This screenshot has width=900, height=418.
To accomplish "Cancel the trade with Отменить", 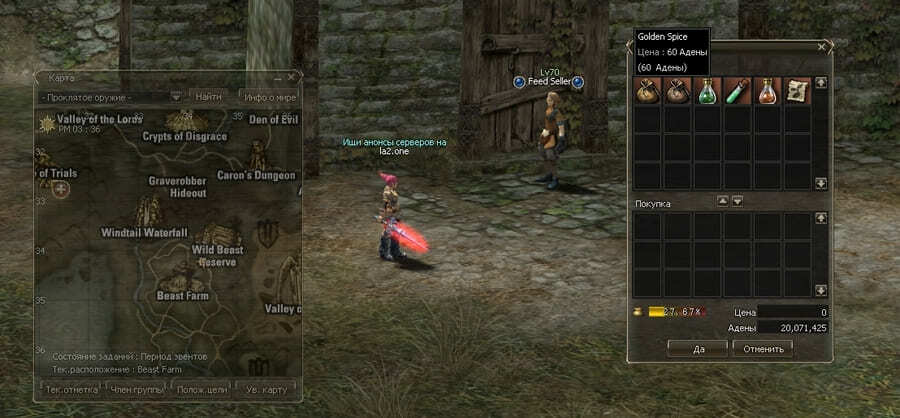I will (x=762, y=348).
